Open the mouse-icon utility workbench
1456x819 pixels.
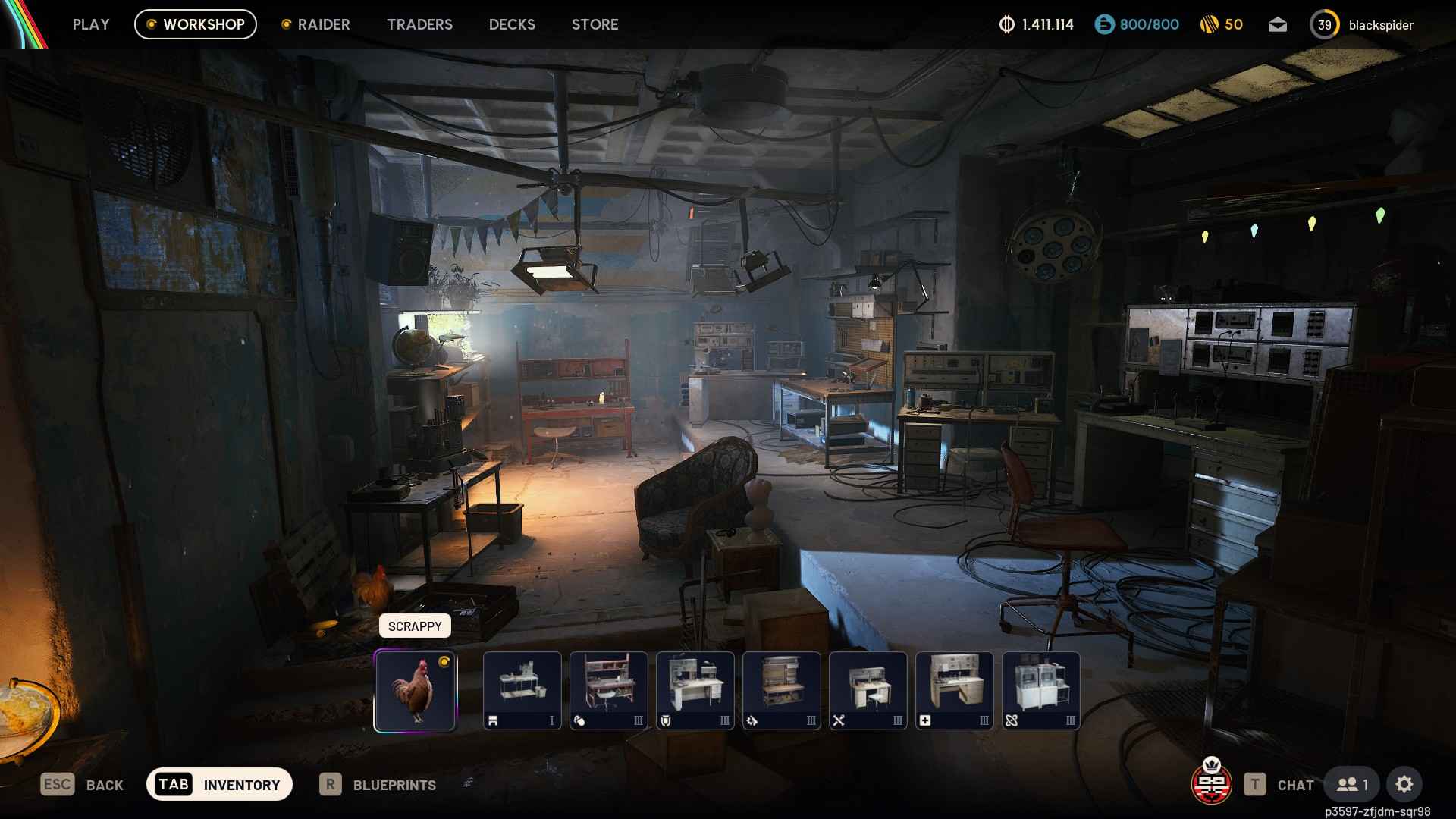608,690
